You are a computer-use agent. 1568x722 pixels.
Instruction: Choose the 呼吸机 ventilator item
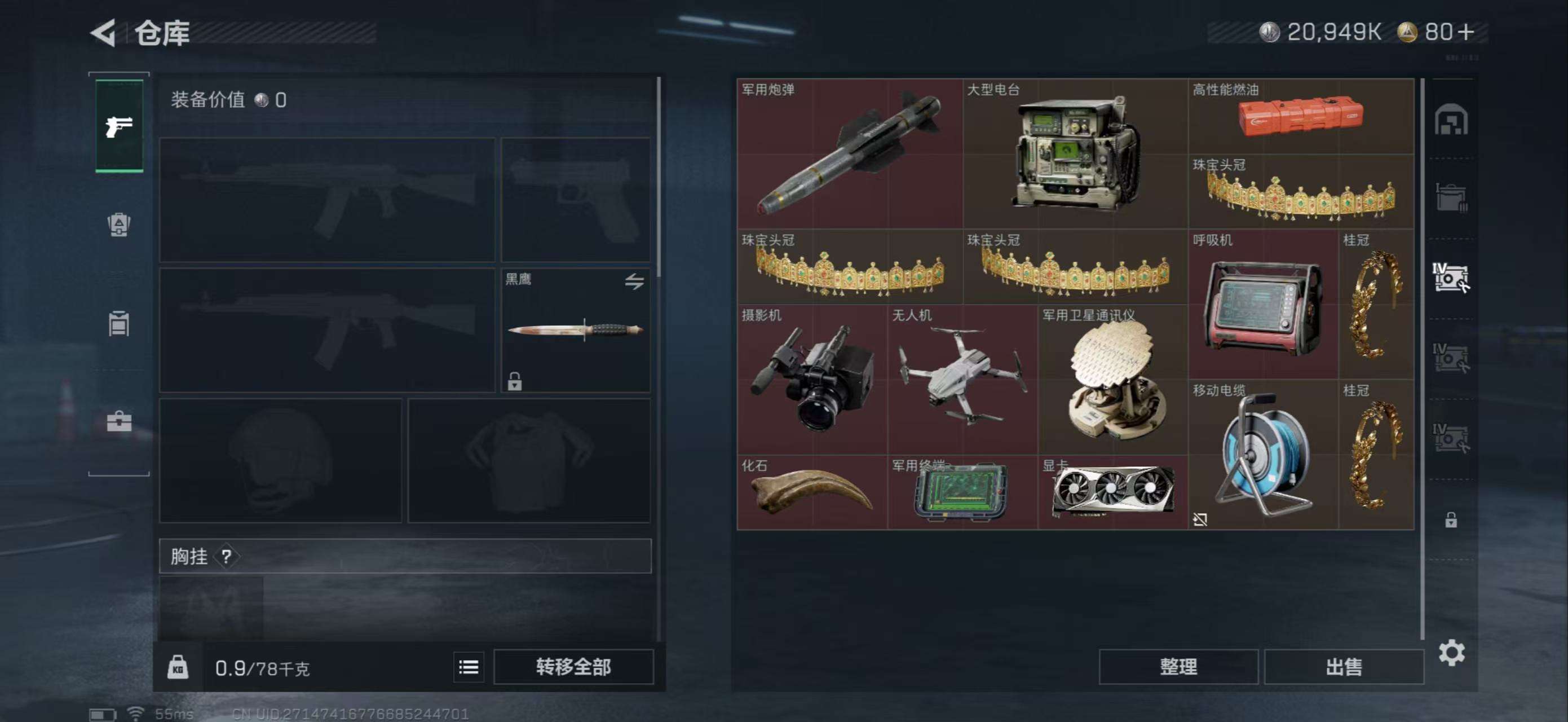pos(1263,305)
